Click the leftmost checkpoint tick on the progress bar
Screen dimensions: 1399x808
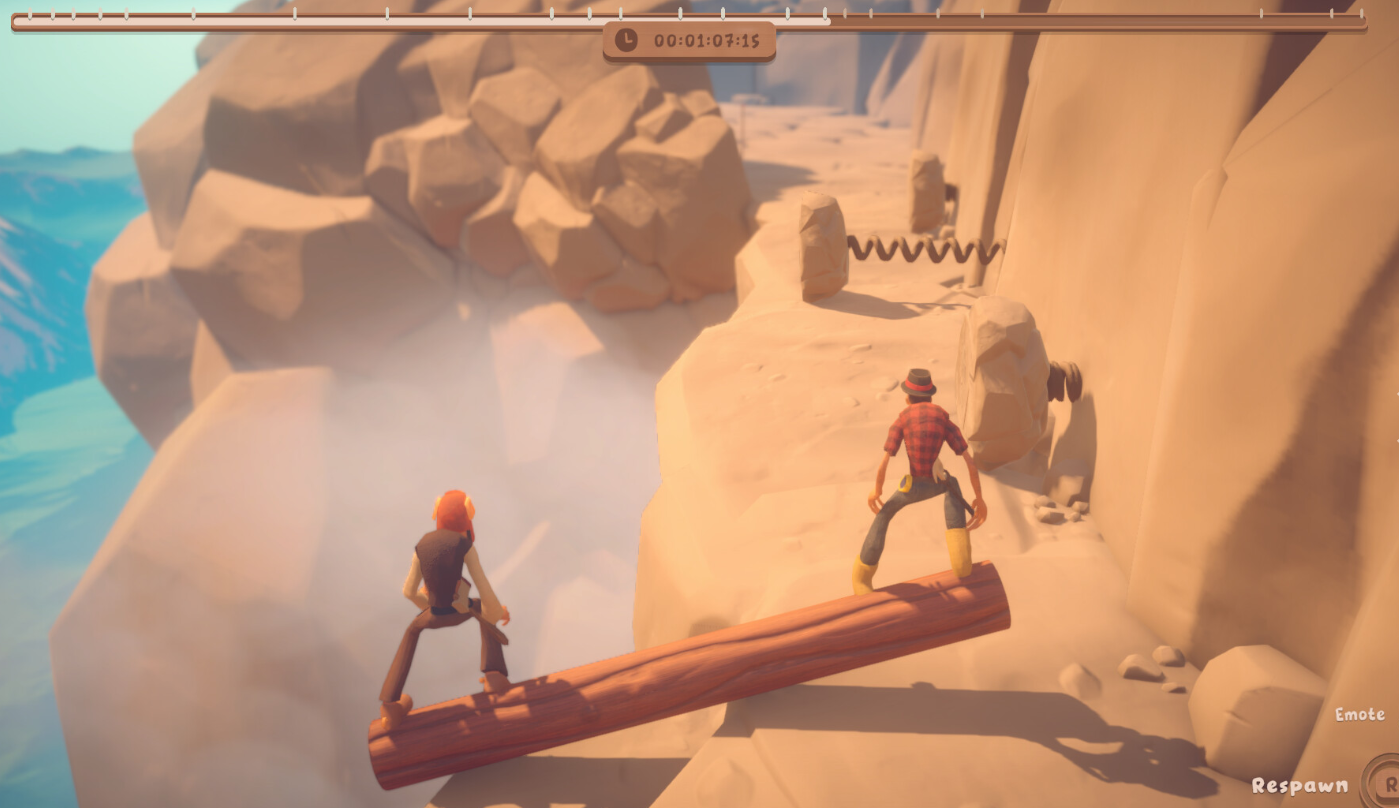(x=28, y=15)
